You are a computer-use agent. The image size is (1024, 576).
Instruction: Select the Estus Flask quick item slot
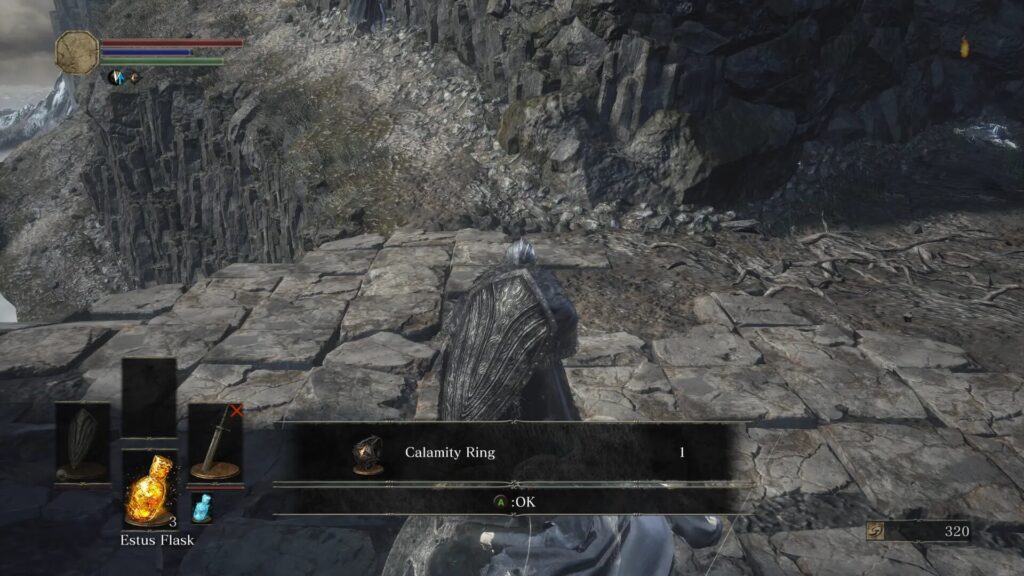tap(149, 487)
